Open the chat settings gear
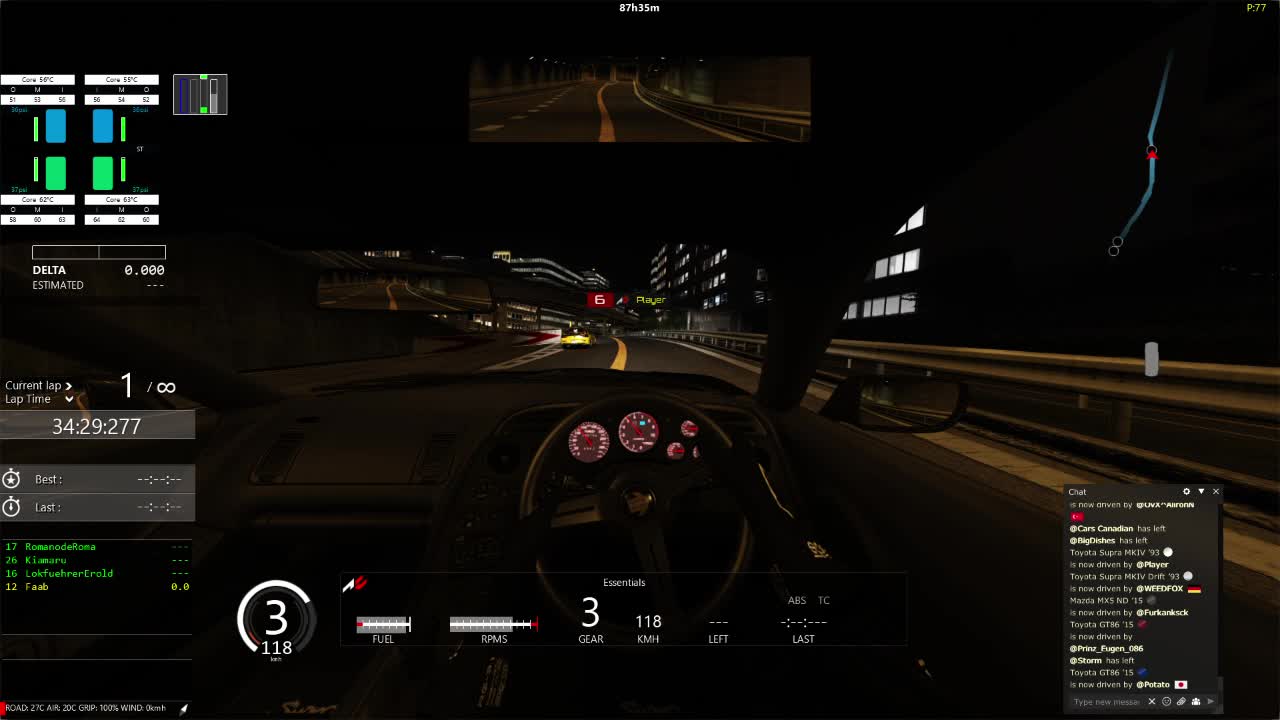 point(1187,492)
